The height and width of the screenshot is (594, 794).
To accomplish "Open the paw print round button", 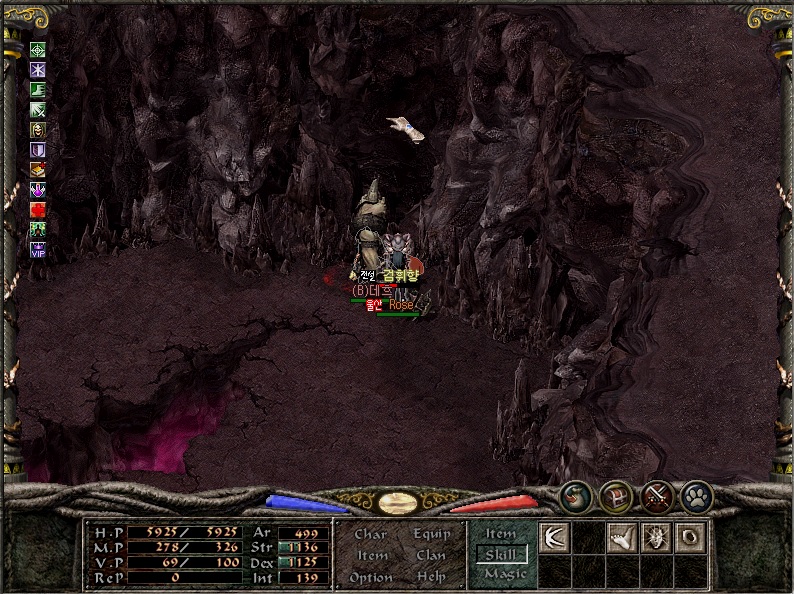I will (x=695, y=496).
